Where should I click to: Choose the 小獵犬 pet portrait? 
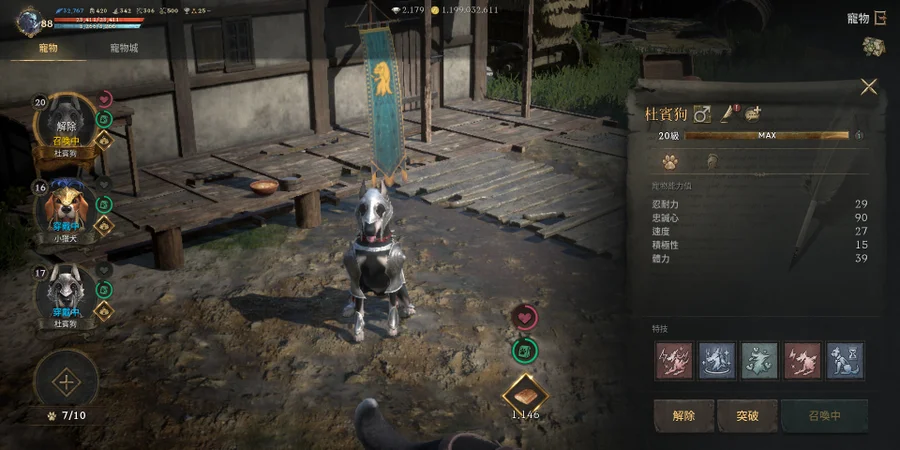pos(65,210)
